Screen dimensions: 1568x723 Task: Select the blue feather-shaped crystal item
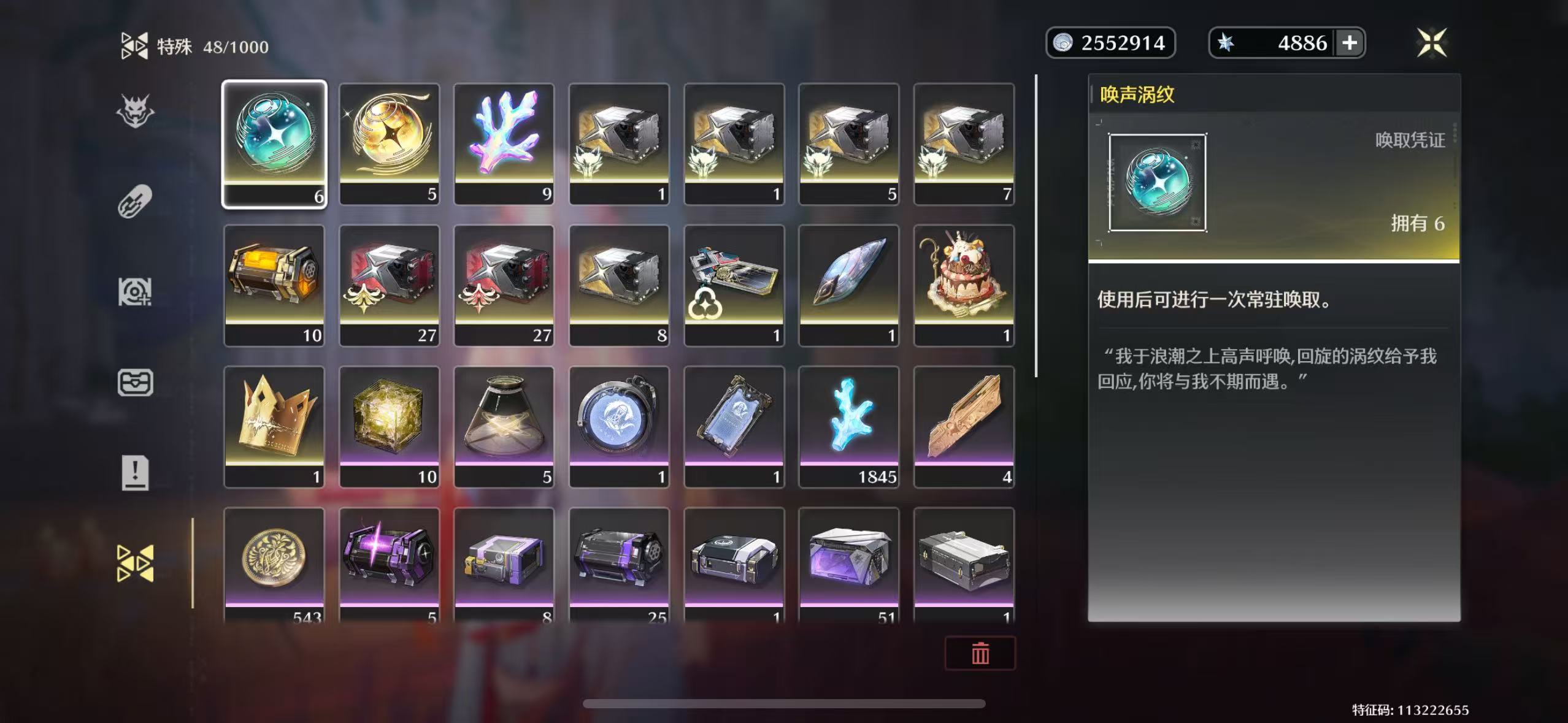coord(849,285)
